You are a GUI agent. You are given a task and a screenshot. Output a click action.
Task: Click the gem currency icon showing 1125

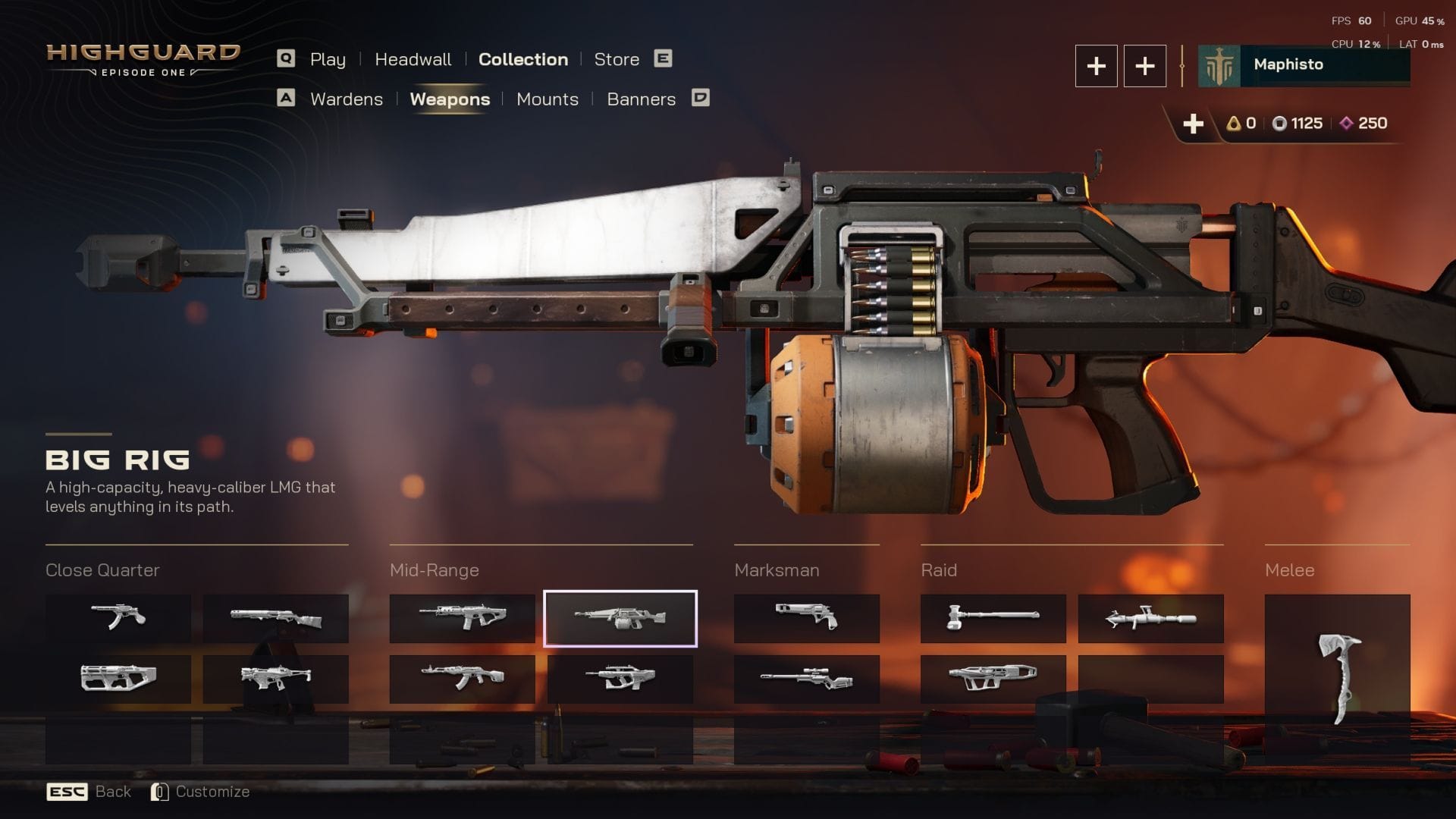[1280, 123]
